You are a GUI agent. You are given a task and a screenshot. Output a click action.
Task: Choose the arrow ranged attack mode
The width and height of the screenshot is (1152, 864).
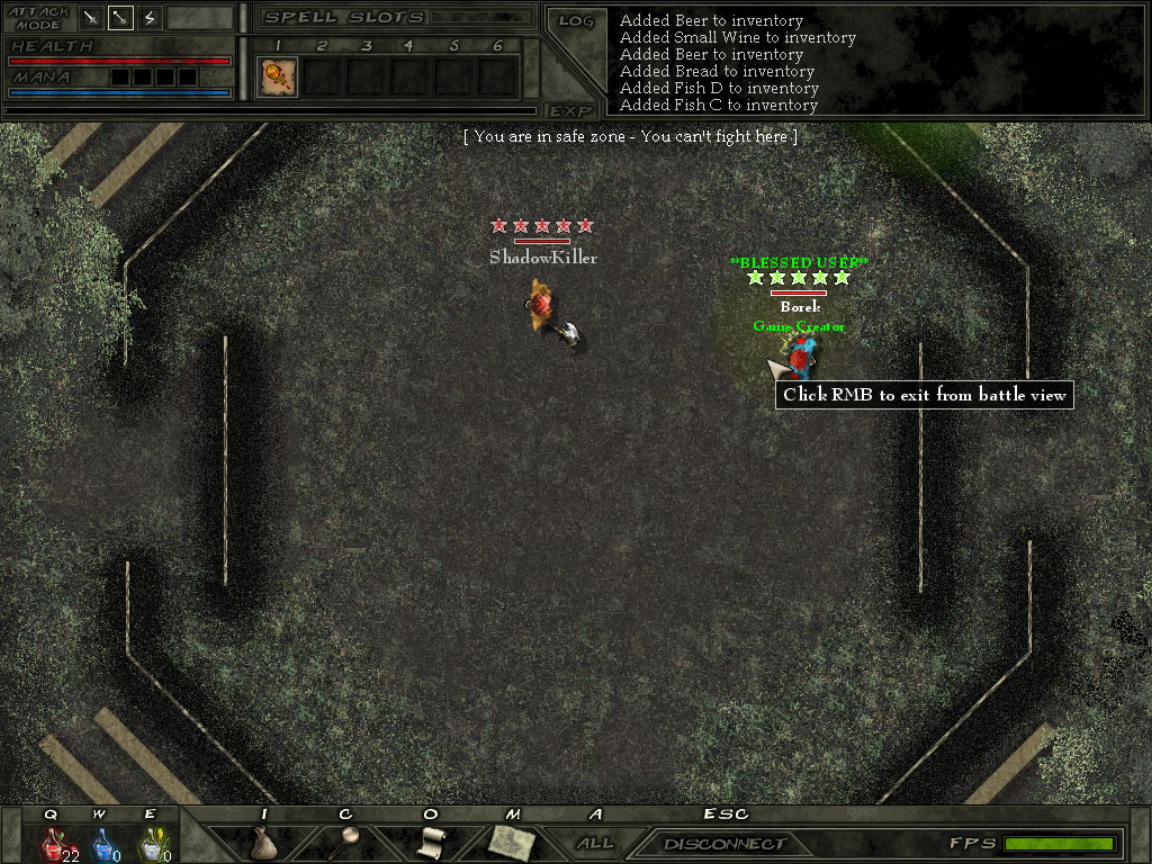(120, 18)
